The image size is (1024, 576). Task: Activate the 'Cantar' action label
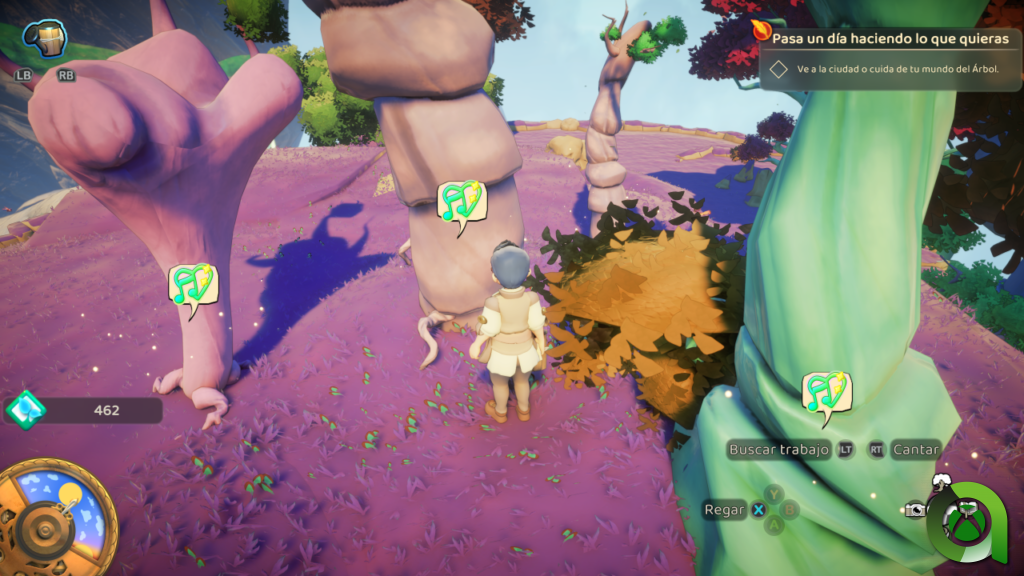click(915, 450)
